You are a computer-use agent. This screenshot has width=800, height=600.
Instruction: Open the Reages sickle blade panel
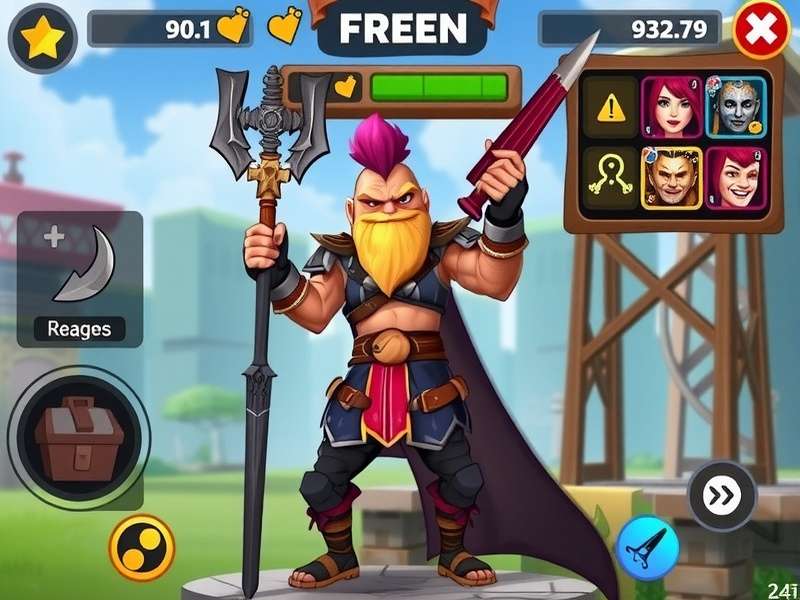click(80, 279)
